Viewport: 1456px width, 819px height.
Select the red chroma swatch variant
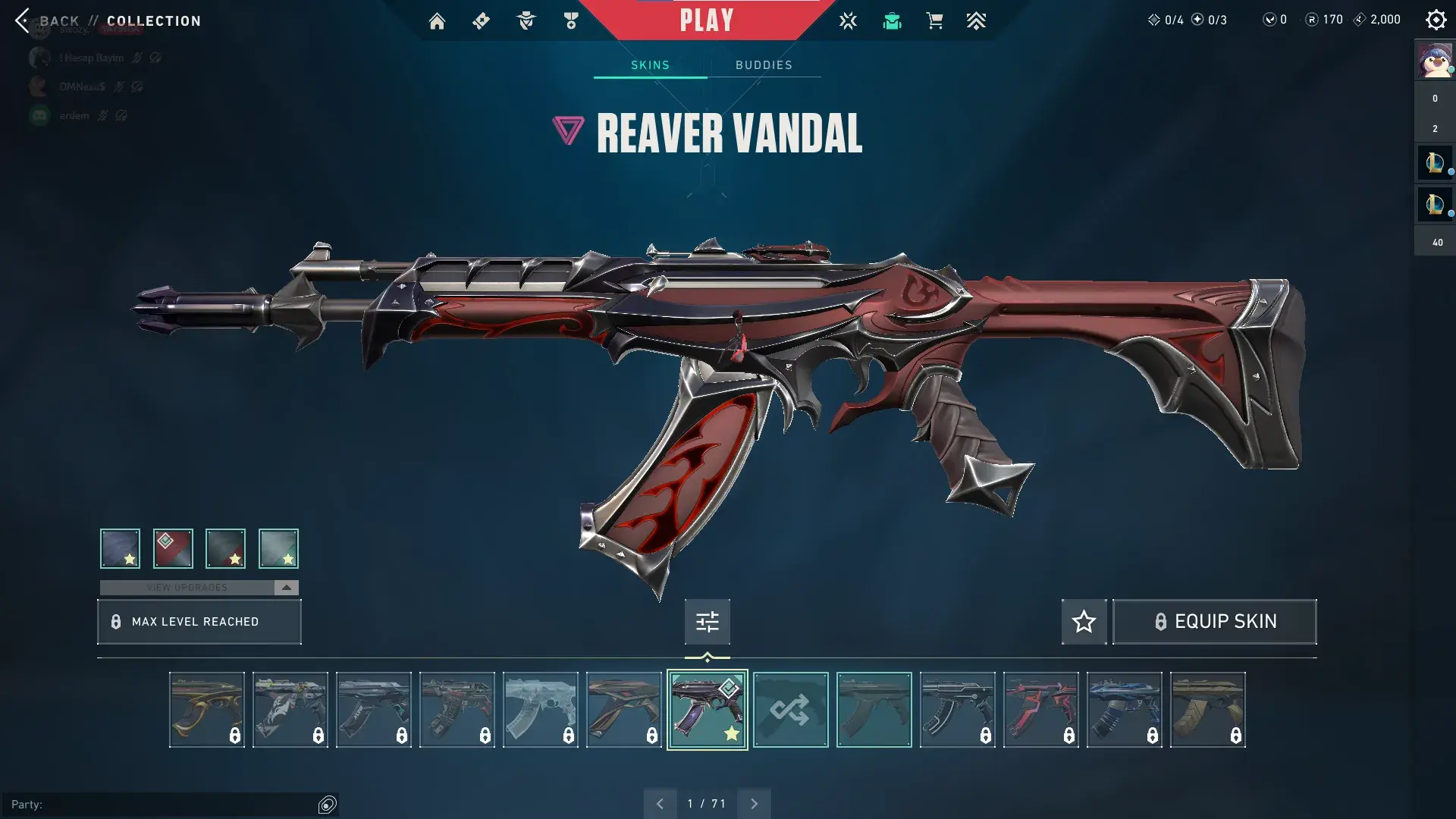point(174,548)
